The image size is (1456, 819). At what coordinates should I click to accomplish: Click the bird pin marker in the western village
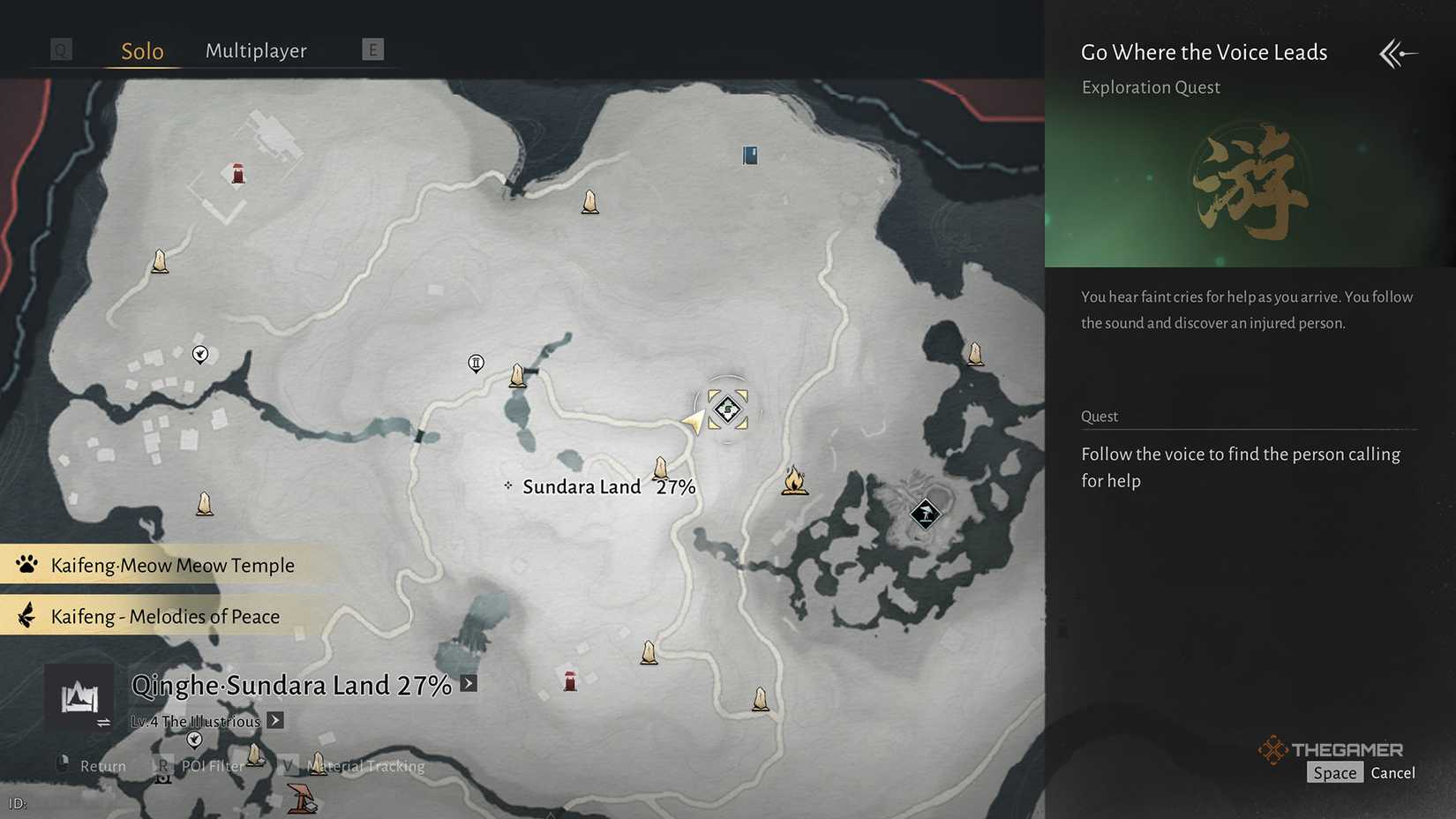click(x=200, y=355)
